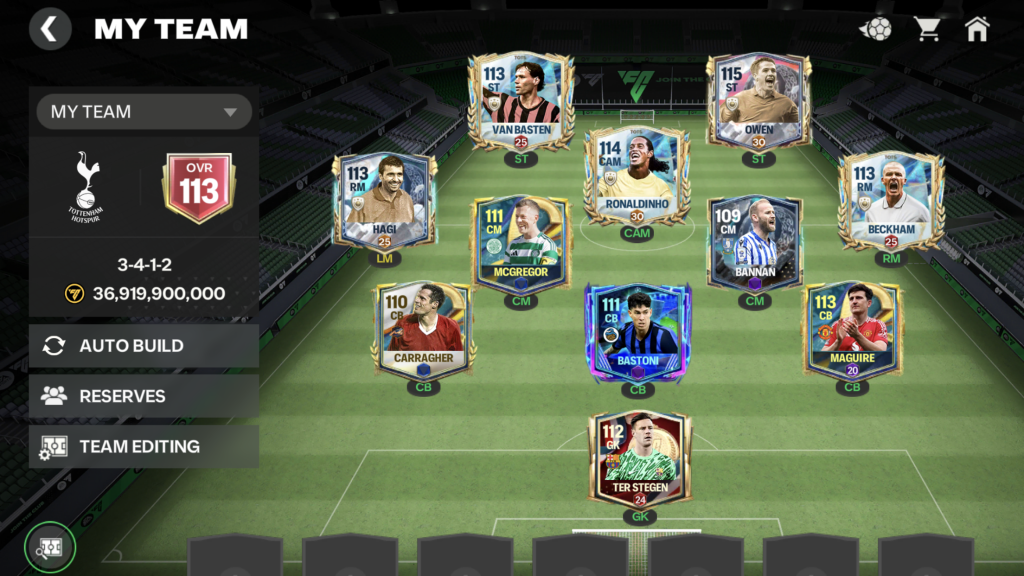Open the shopping cart store
This screenshot has height=576, width=1024.
tap(928, 29)
